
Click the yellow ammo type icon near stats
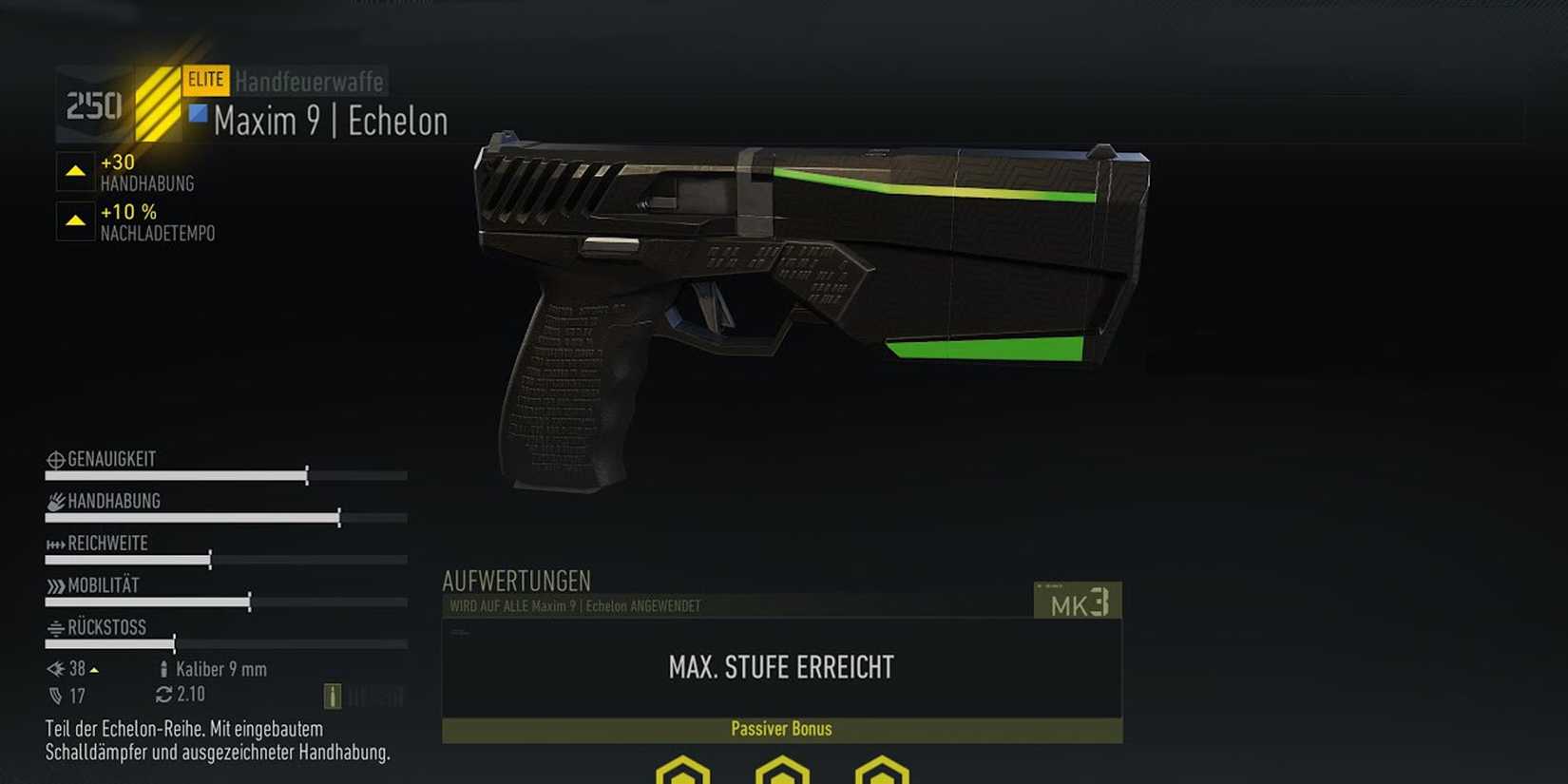(x=330, y=695)
